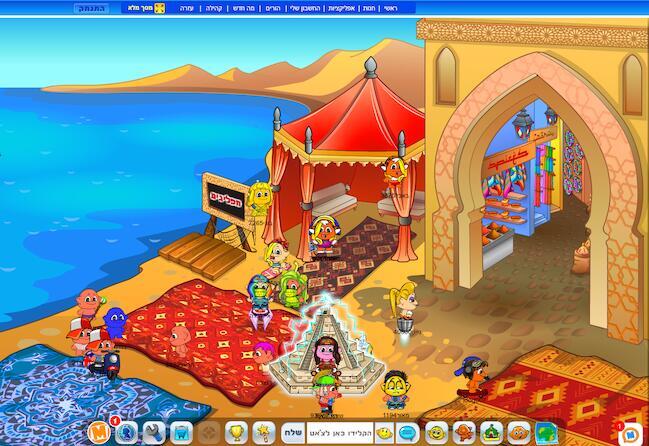Open the blue speech bubble quick chat
The image size is (649, 446).
pyautogui.click(x=409, y=433)
